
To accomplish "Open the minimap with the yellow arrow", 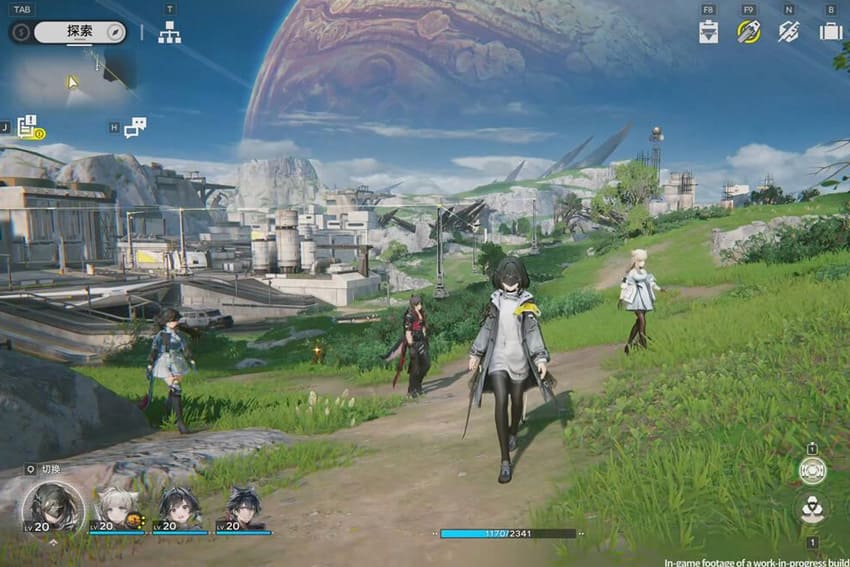I will click(x=72, y=80).
